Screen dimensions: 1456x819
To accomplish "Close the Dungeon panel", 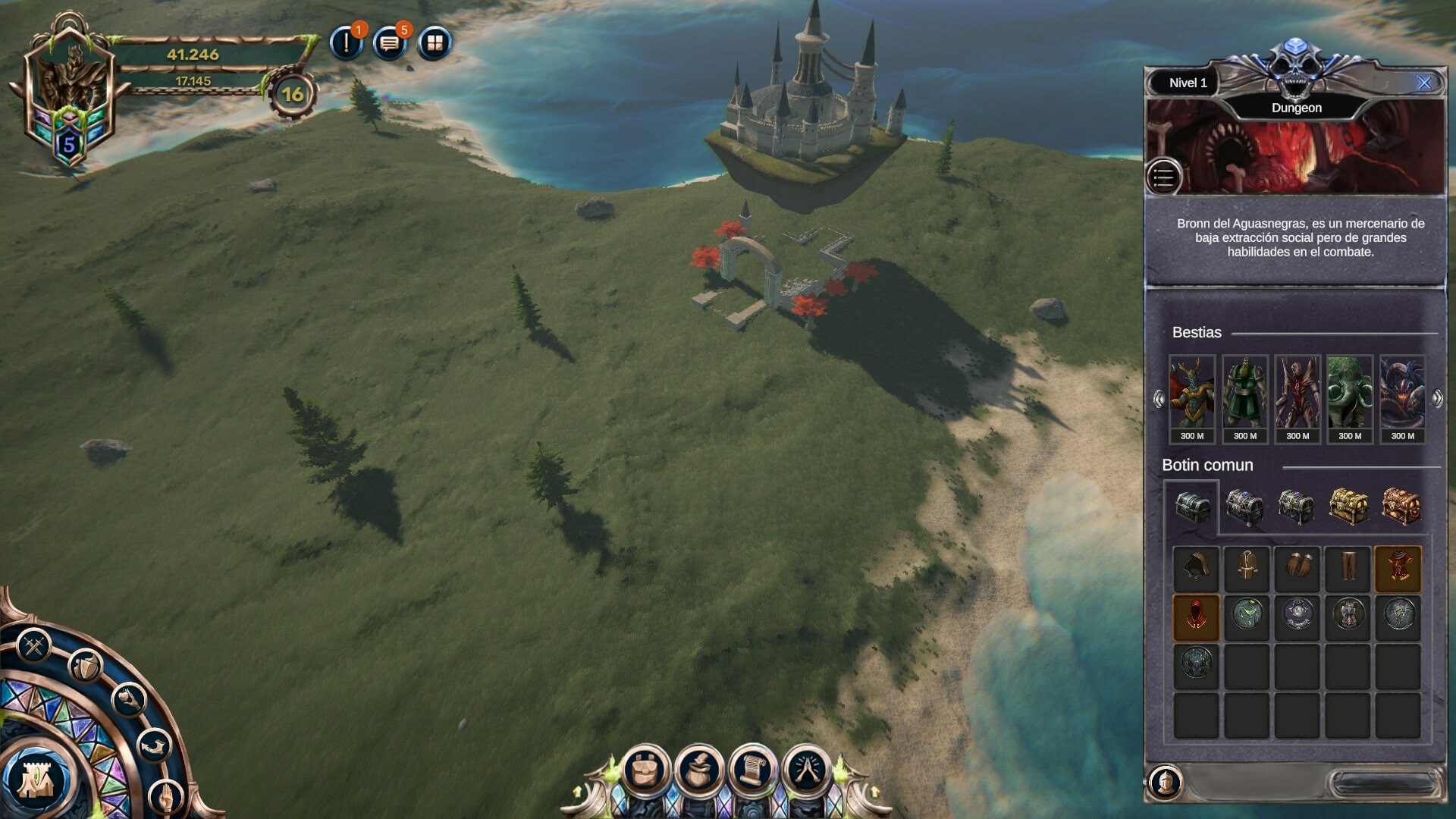I will pyautogui.click(x=1424, y=83).
